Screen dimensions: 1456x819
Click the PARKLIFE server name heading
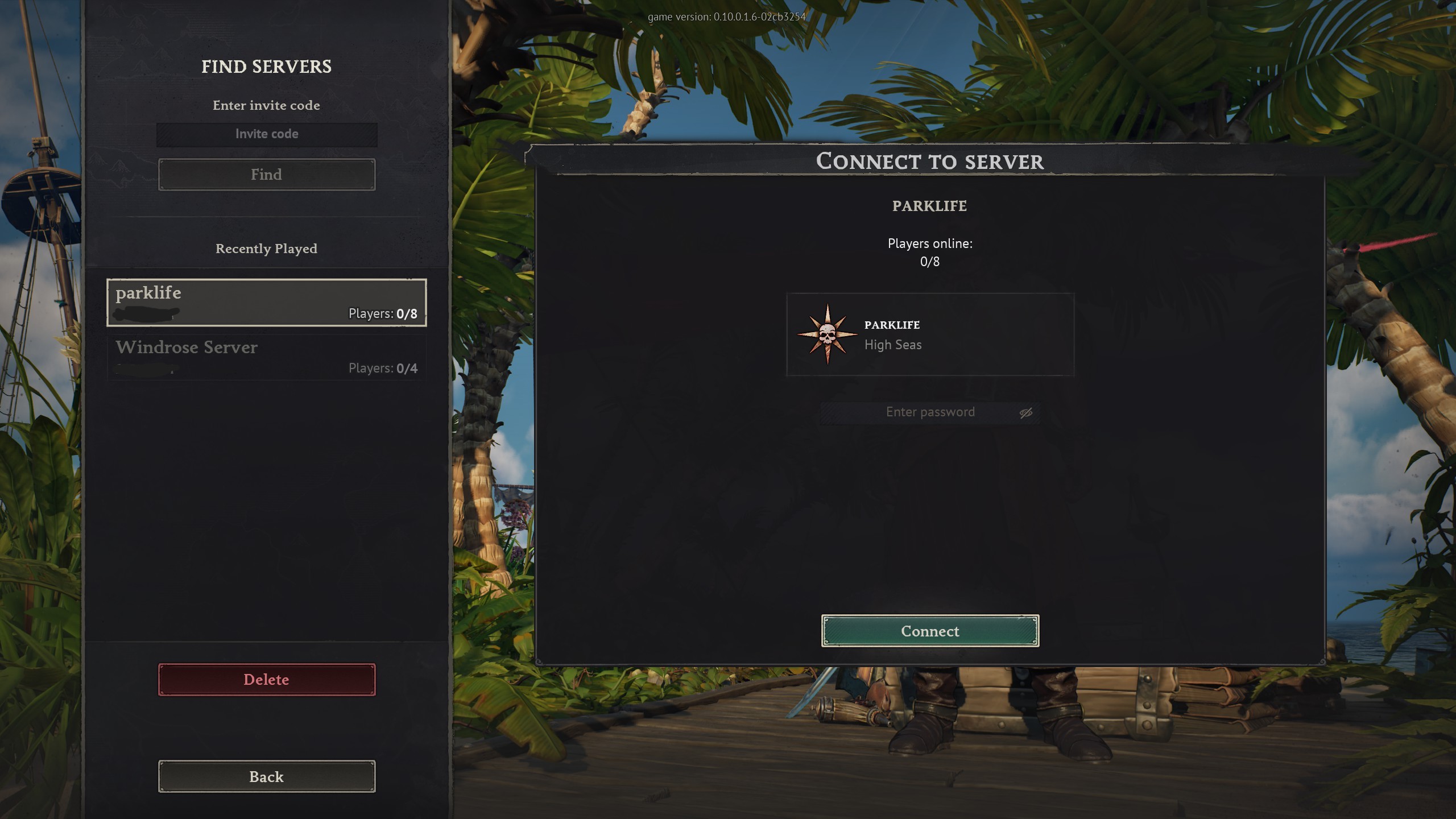[929, 206]
